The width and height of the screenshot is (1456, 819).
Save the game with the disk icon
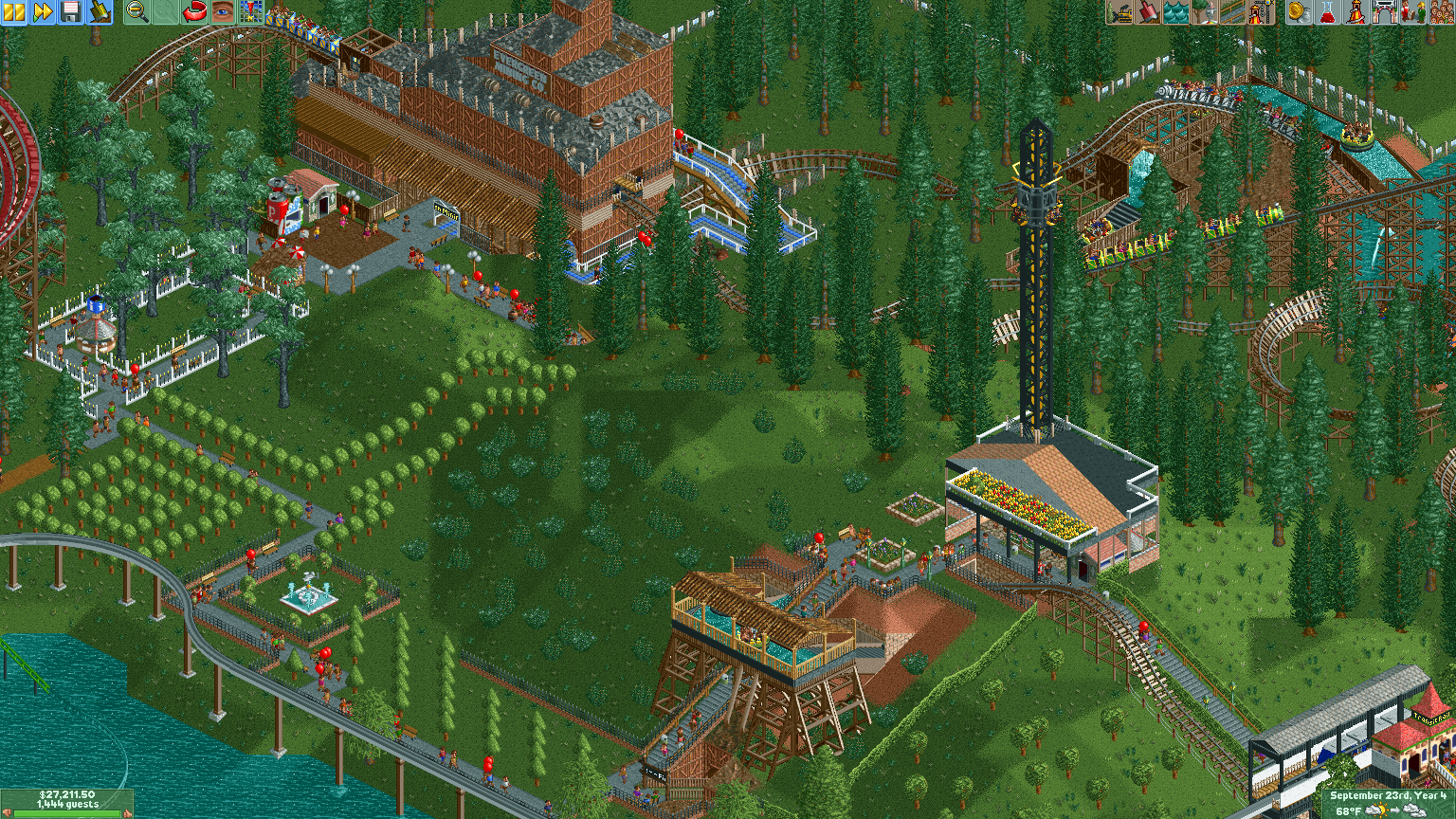tap(70, 13)
